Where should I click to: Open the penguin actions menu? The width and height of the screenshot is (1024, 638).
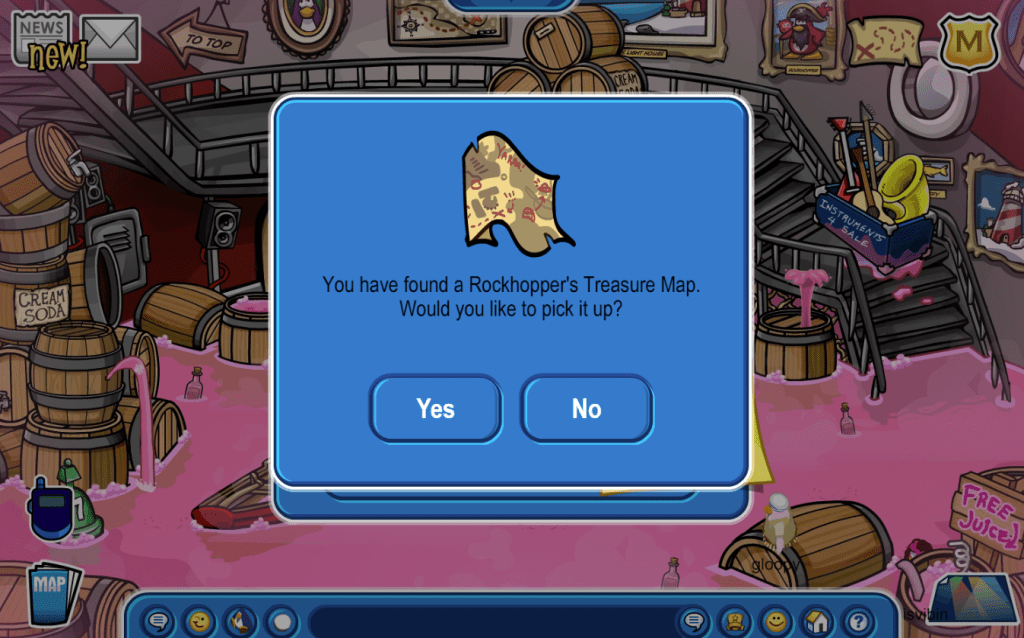click(241, 621)
